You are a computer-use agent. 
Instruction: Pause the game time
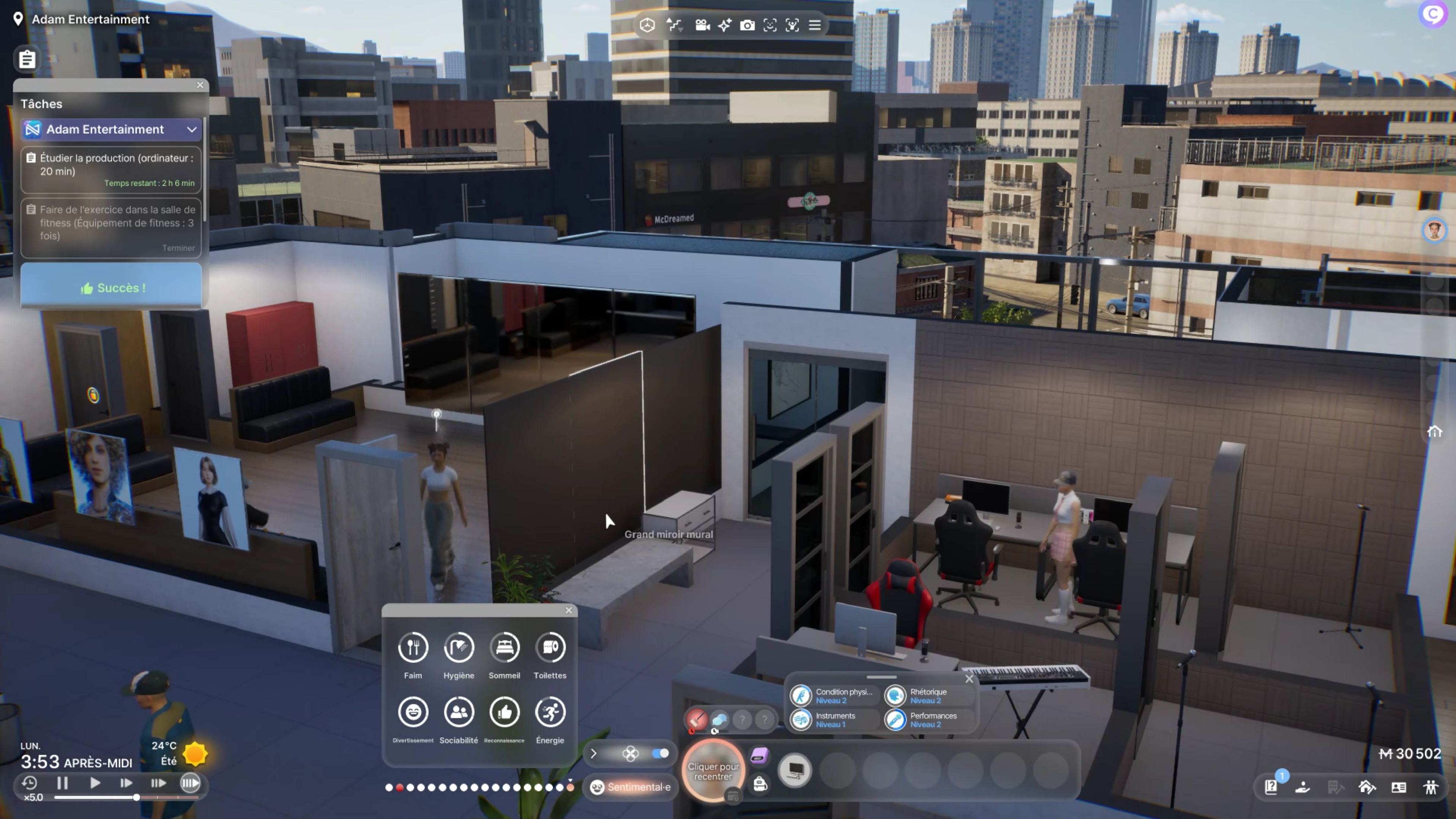tap(62, 783)
